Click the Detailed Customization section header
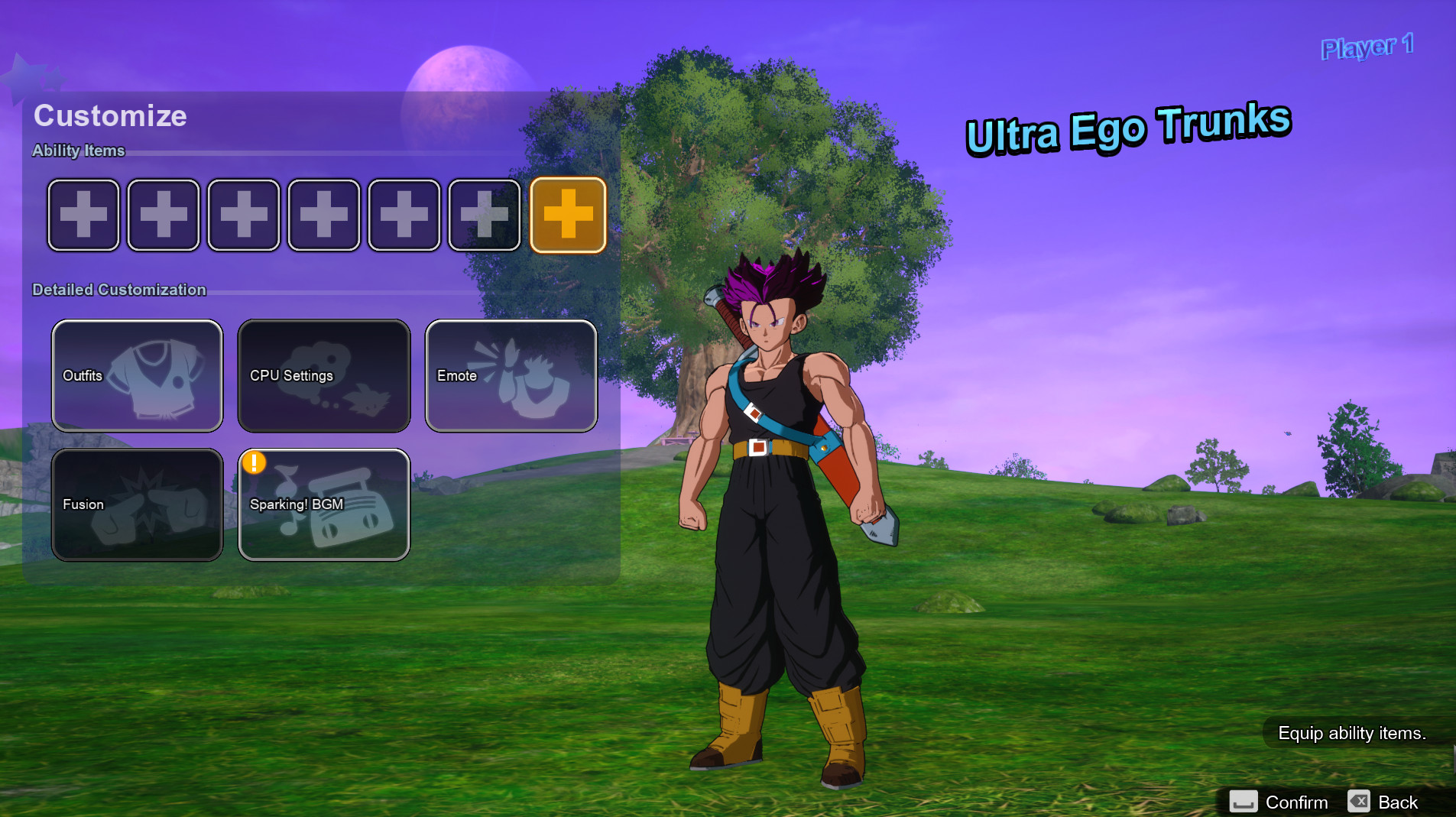The width and height of the screenshot is (1456, 817). pos(119,290)
